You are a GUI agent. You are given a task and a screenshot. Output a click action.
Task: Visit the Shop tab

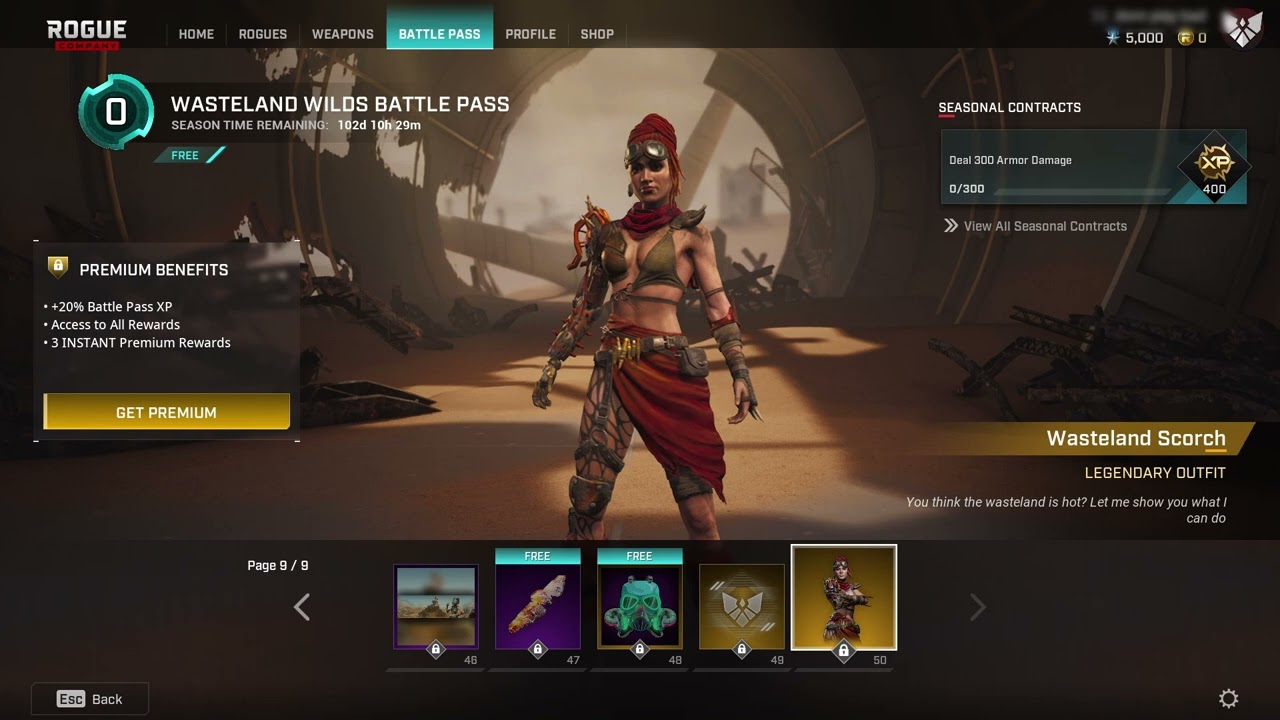tap(597, 34)
